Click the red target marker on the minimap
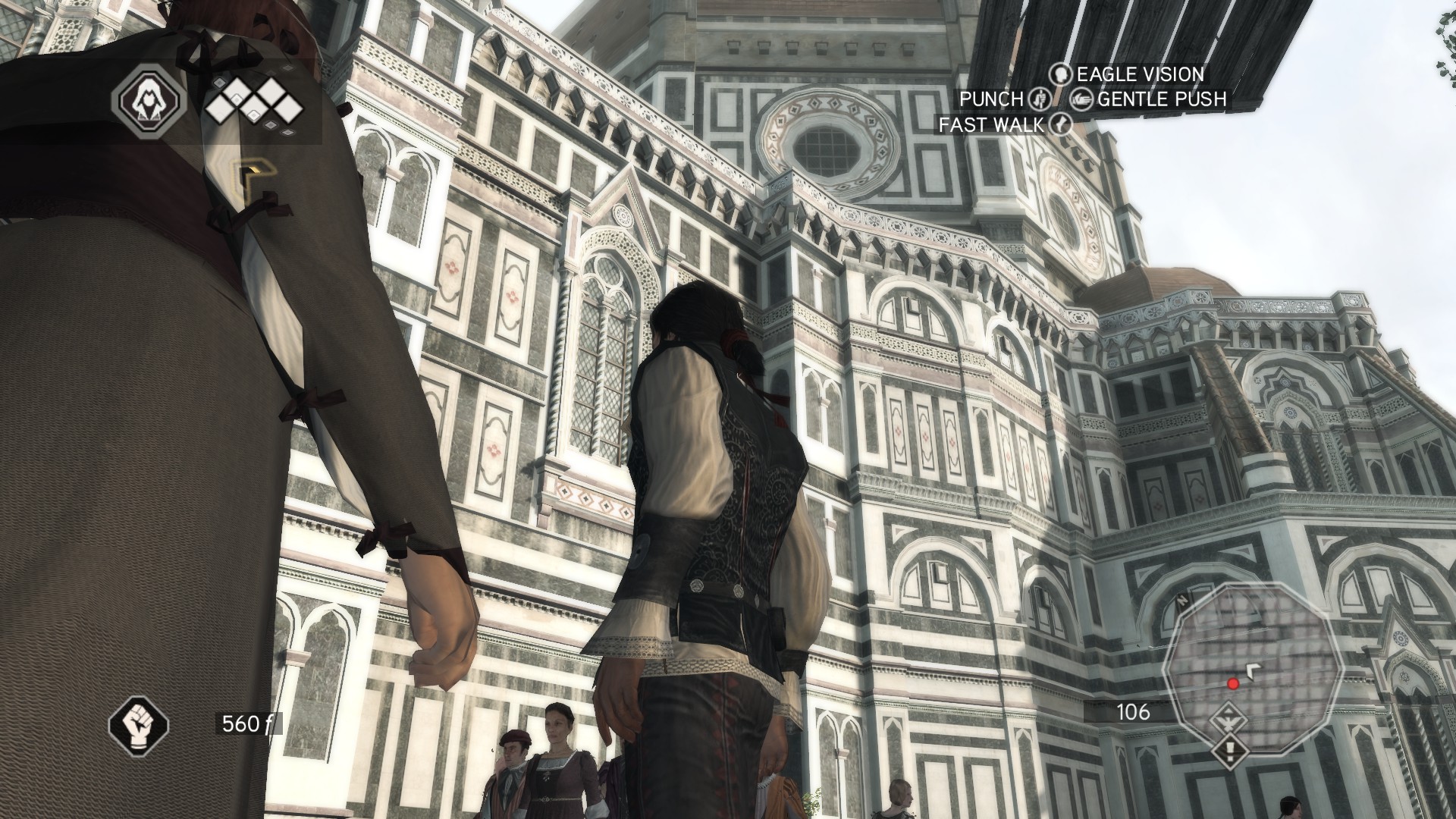 pos(1233,683)
